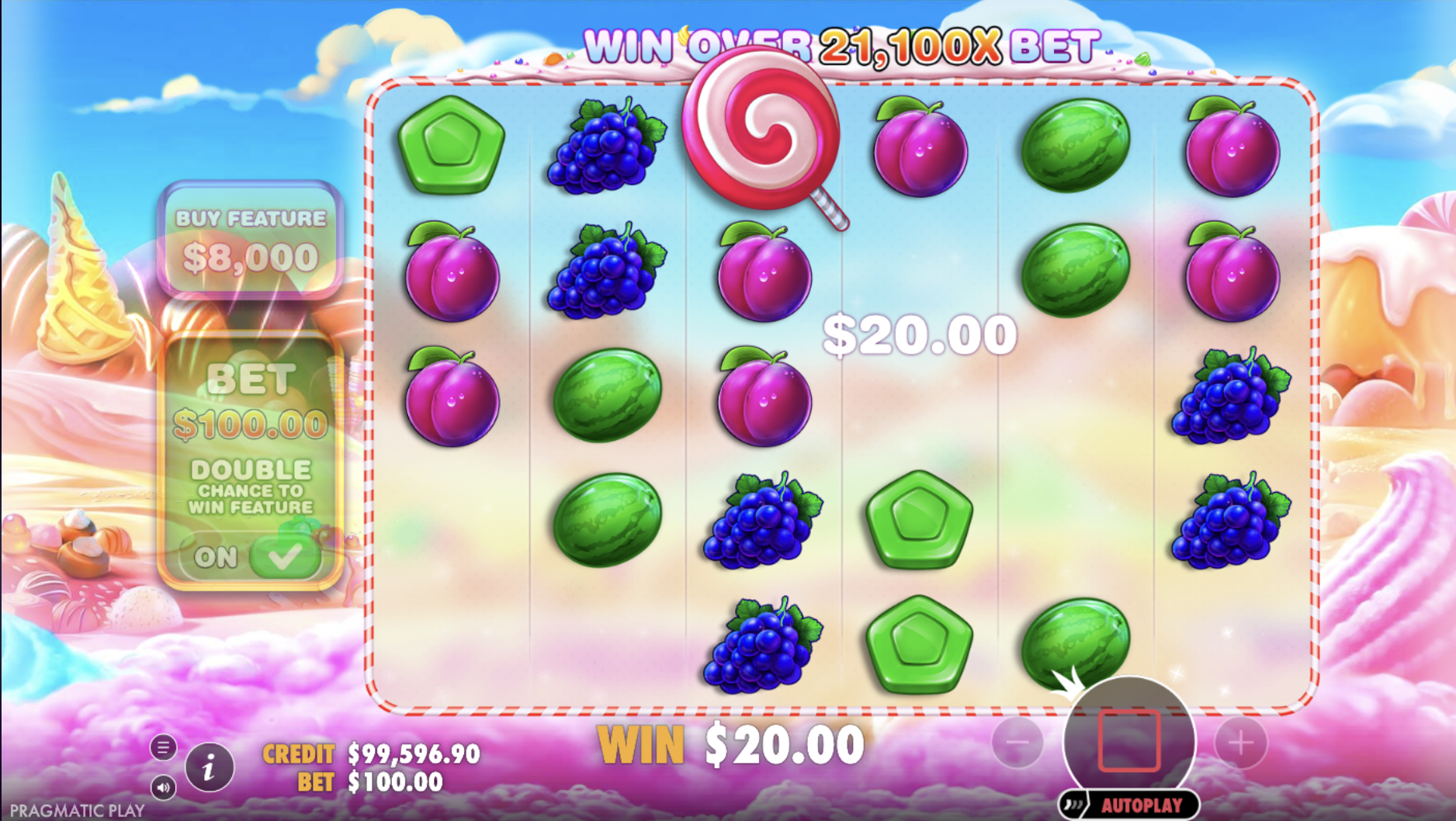The width and height of the screenshot is (1456, 821).
Task: Mute sound using the speaker icon
Action: [164, 786]
